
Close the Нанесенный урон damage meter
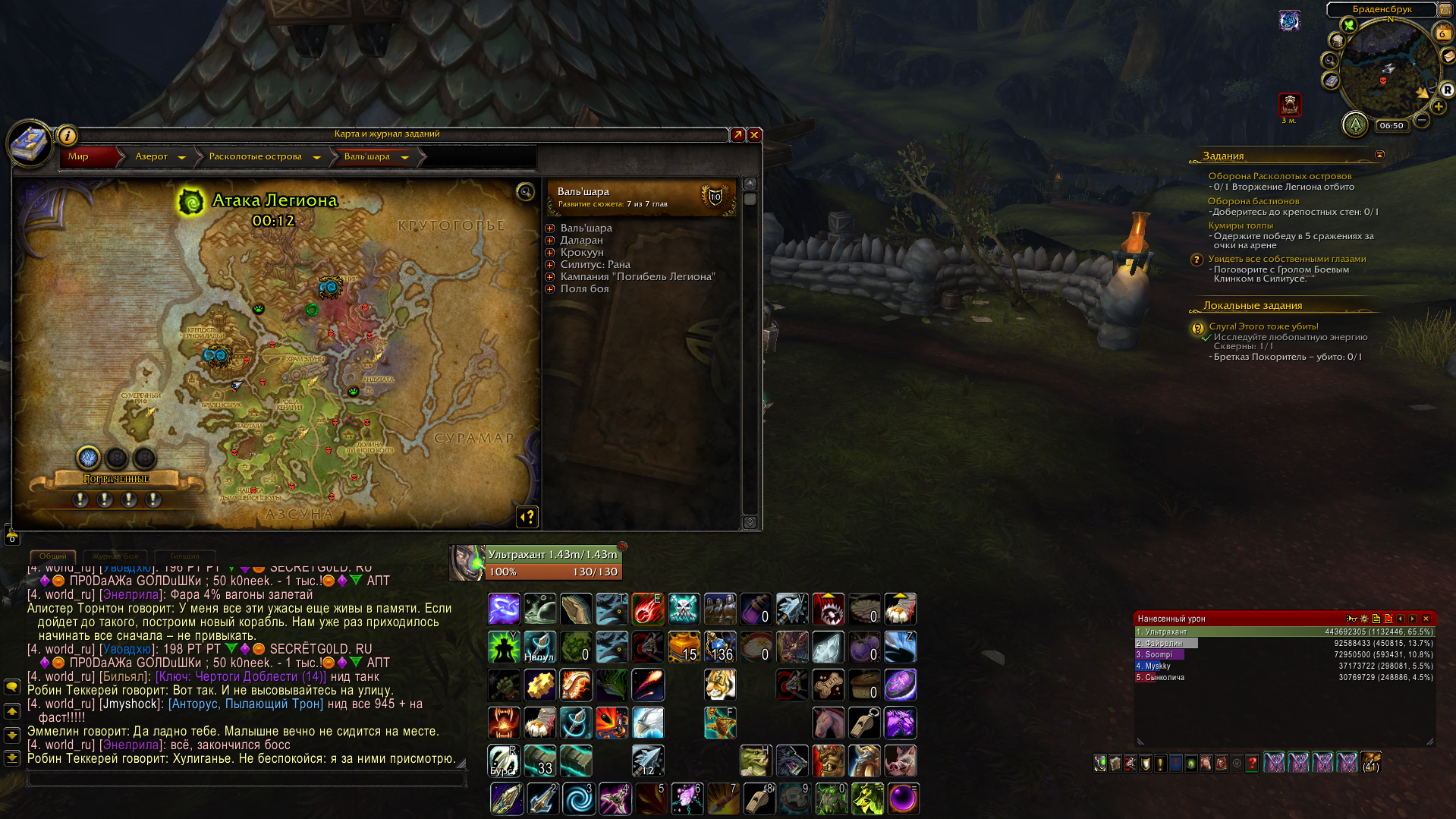1426,619
